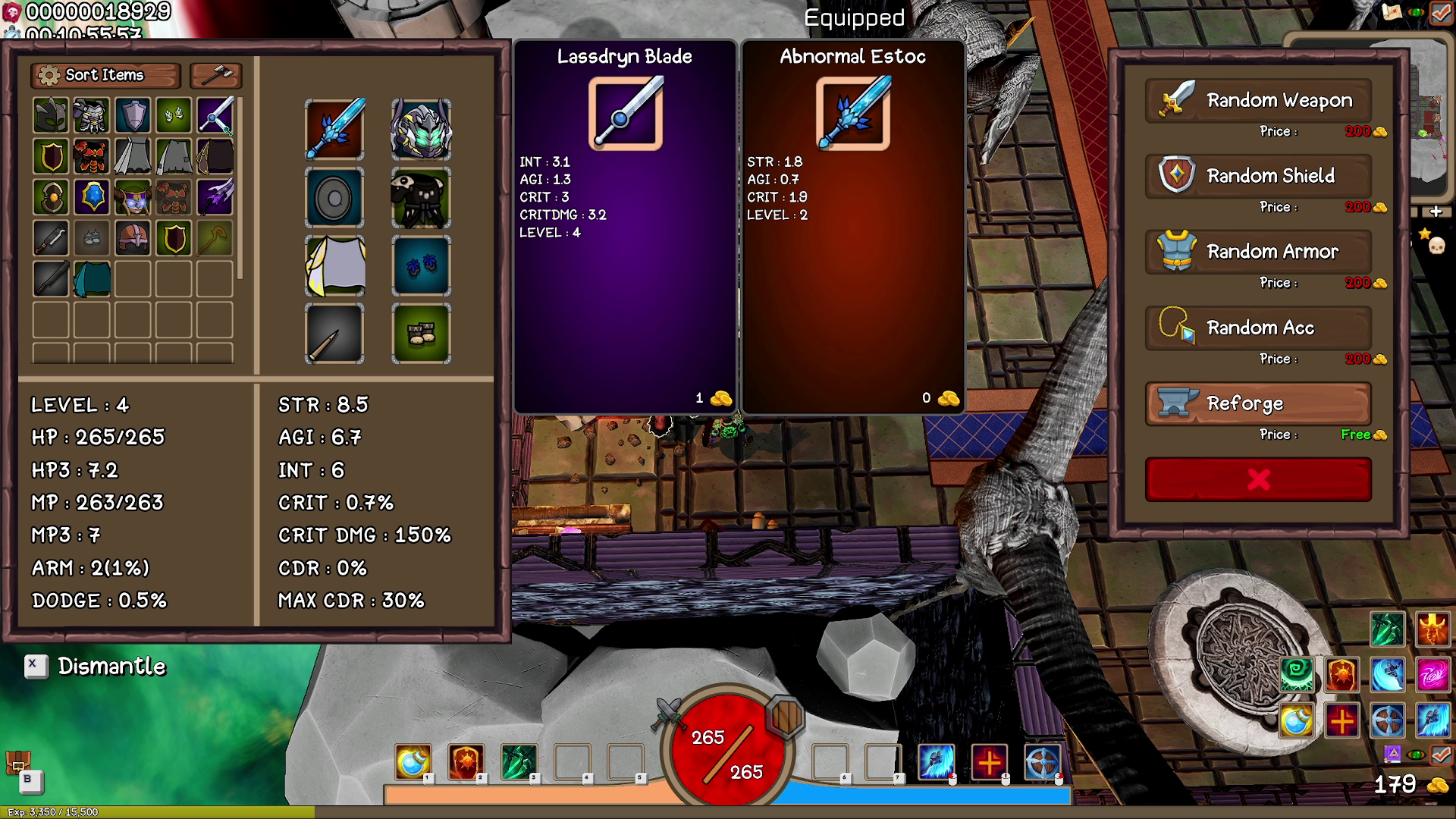The width and height of the screenshot is (1456, 819).
Task: Toggle the green eye indicator beside the spellbook
Action: coord(1415,755)
